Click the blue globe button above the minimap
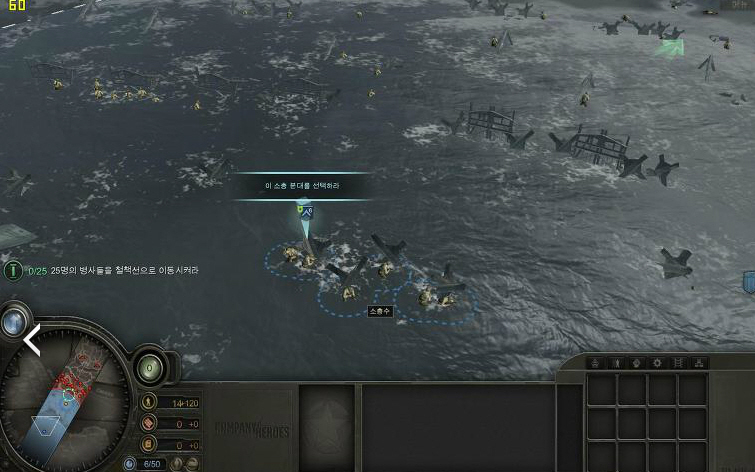The height and width of the screenshot is (472, 755). point(15,321)
